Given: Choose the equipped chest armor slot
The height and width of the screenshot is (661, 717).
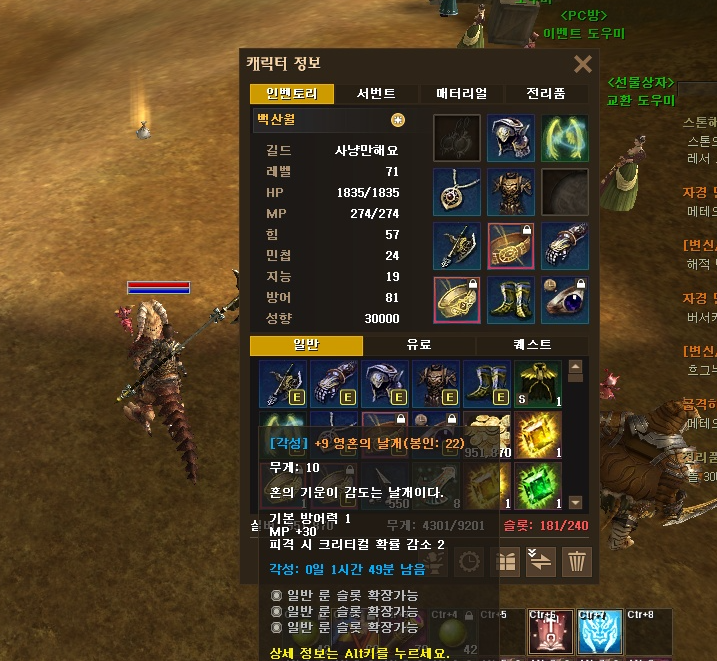Looking at the screenshot, I should click(511, 192).
